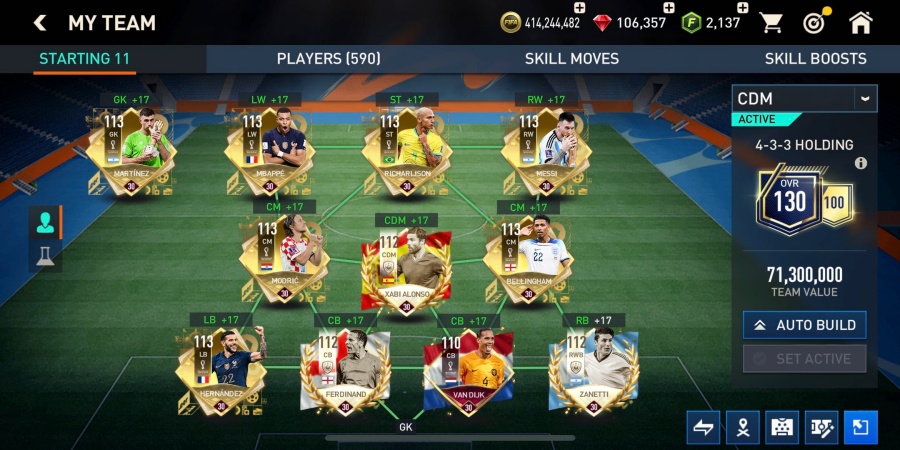Show formation info via the i icon
Viewport: 900px width, 450px height.
pyautogui.click(x=860, y=163)
